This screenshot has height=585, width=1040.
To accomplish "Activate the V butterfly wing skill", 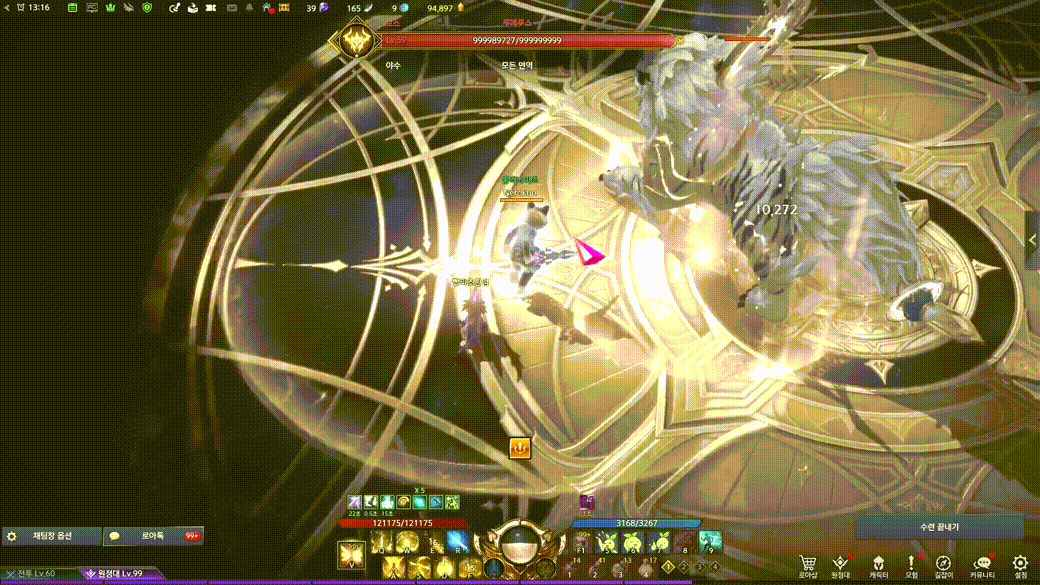I will click(352, 553).
